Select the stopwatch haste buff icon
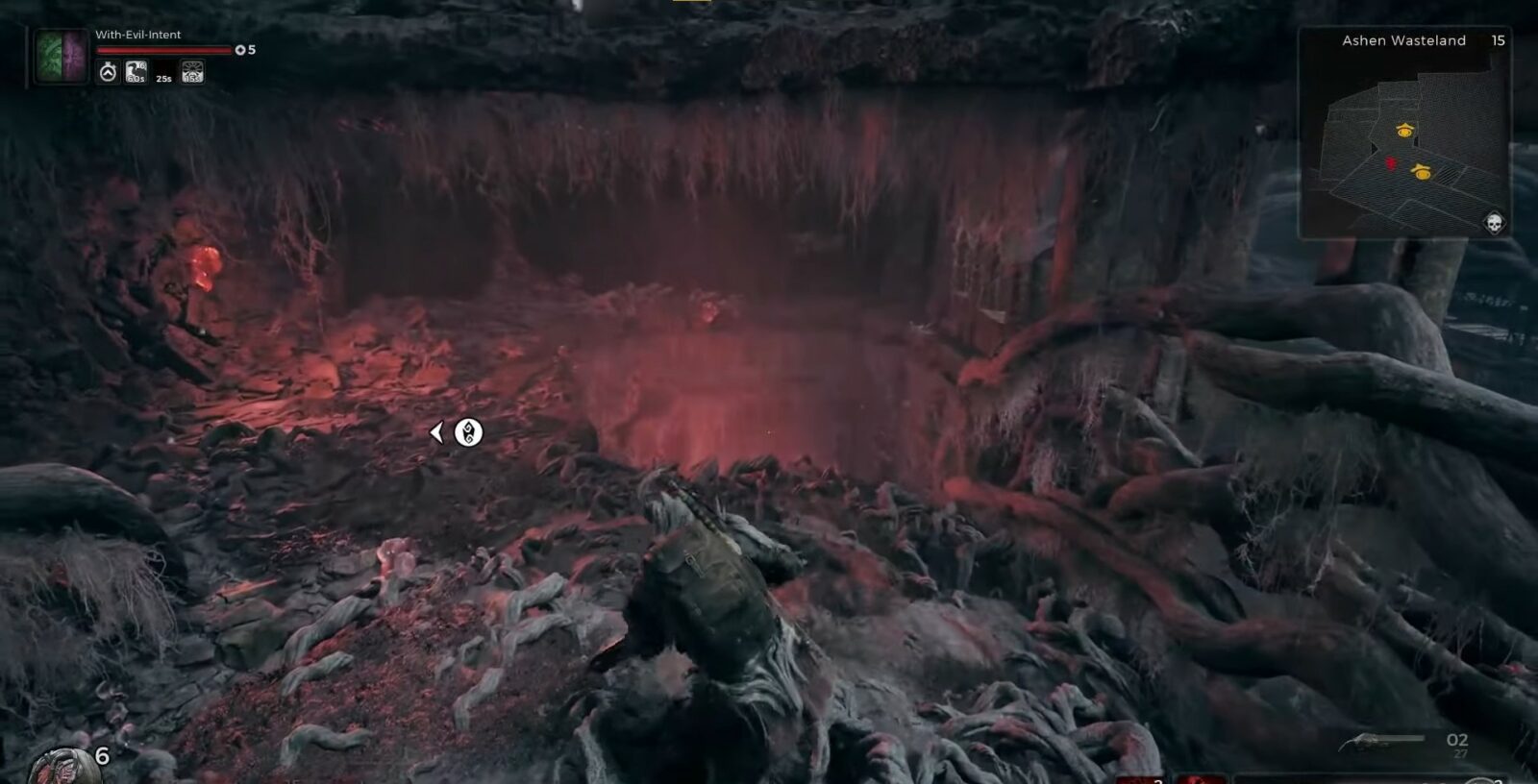Screen dimensions: 1538x784 [x=108, y=71]
